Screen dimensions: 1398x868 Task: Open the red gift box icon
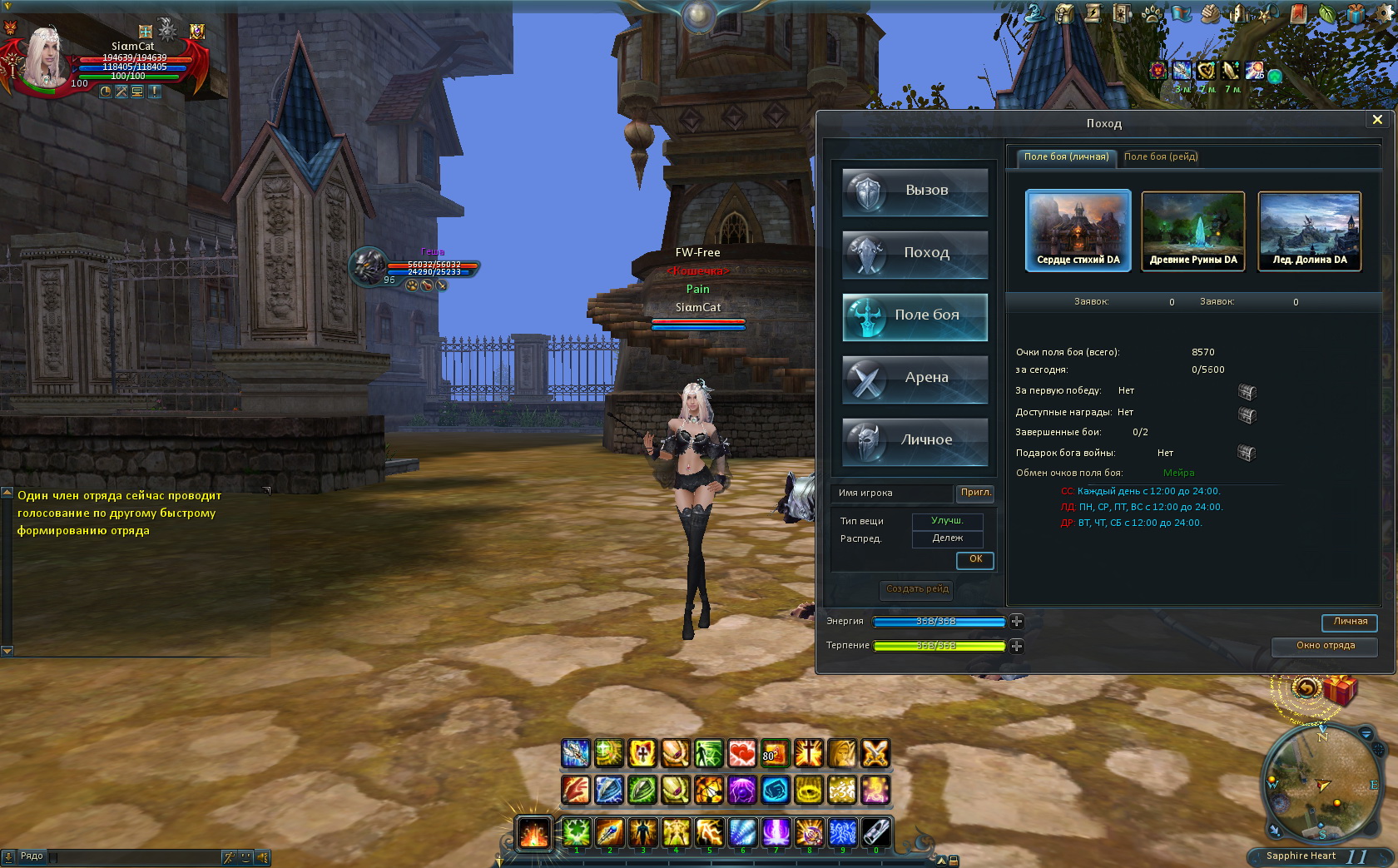[x=1340, y=690]
